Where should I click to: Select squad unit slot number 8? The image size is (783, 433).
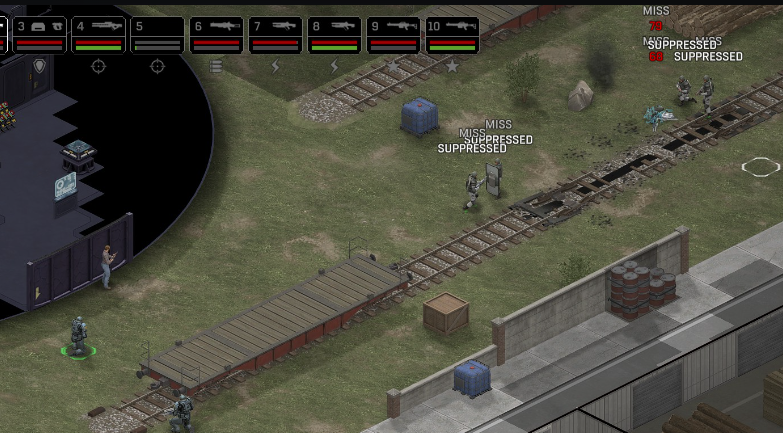point(334,34)
